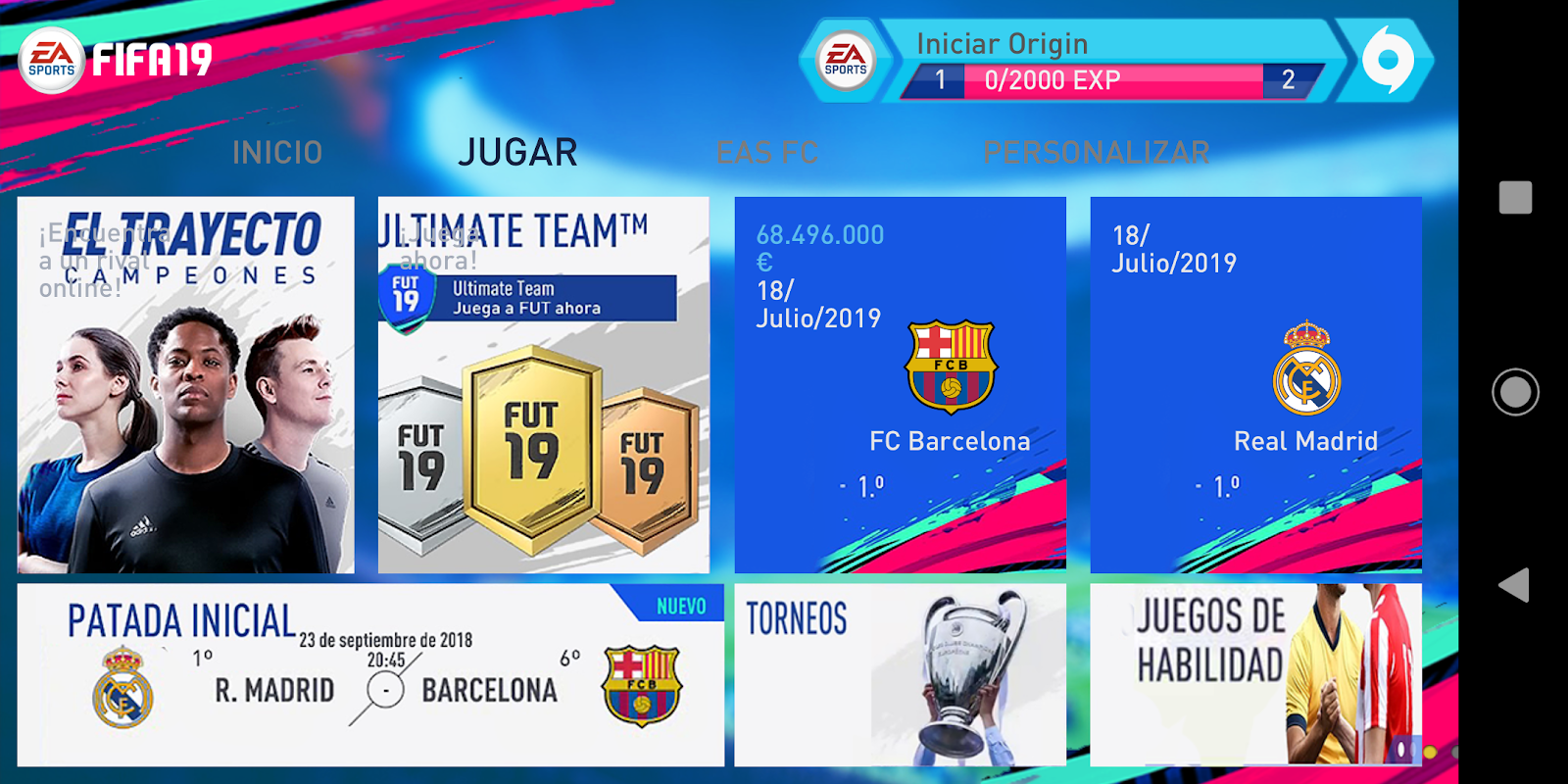Viewport: 1568px width, 784px height.
Task: Select the EA Sports crest next to Iniciar Origin
Action: (845, 60)
